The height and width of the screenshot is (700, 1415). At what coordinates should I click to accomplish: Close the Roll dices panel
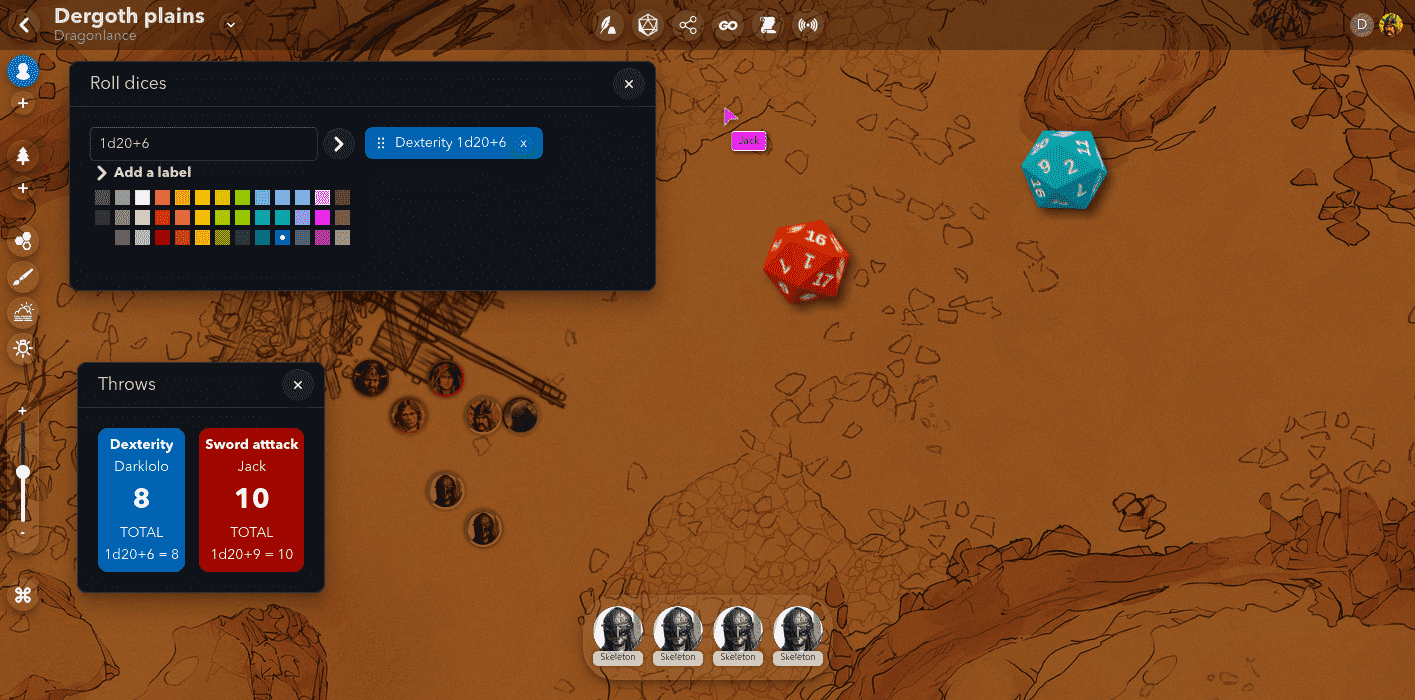click(628, 84)
